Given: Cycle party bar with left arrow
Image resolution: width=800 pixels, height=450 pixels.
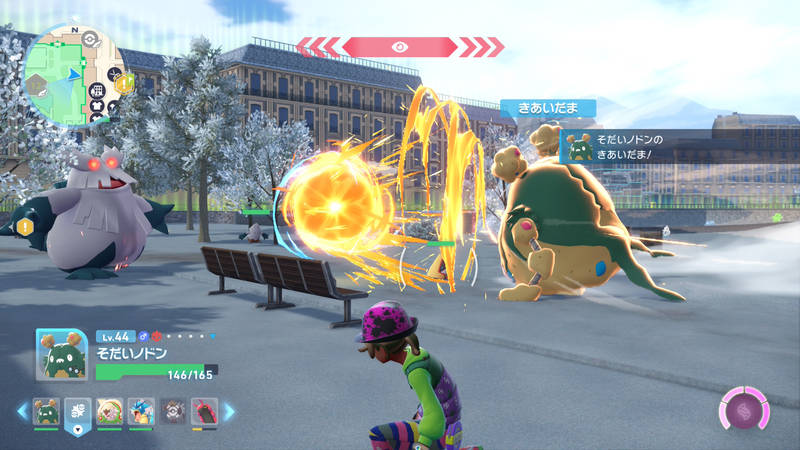Looking at the screenshot, I should 22,411.
